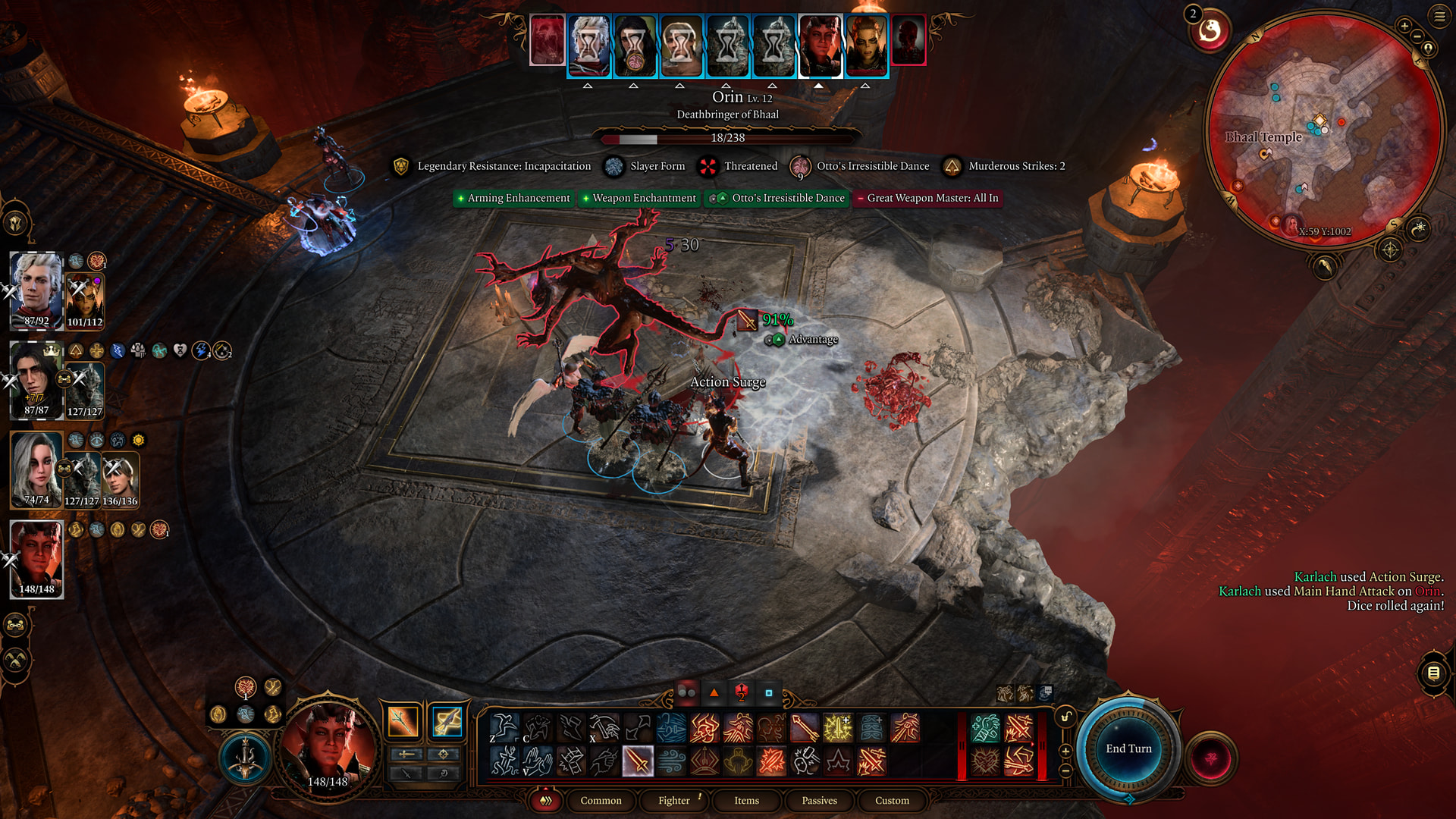Activate the highlighted sword attack hotbar slot
This screenshot has width=1456, height=819.
638,761
